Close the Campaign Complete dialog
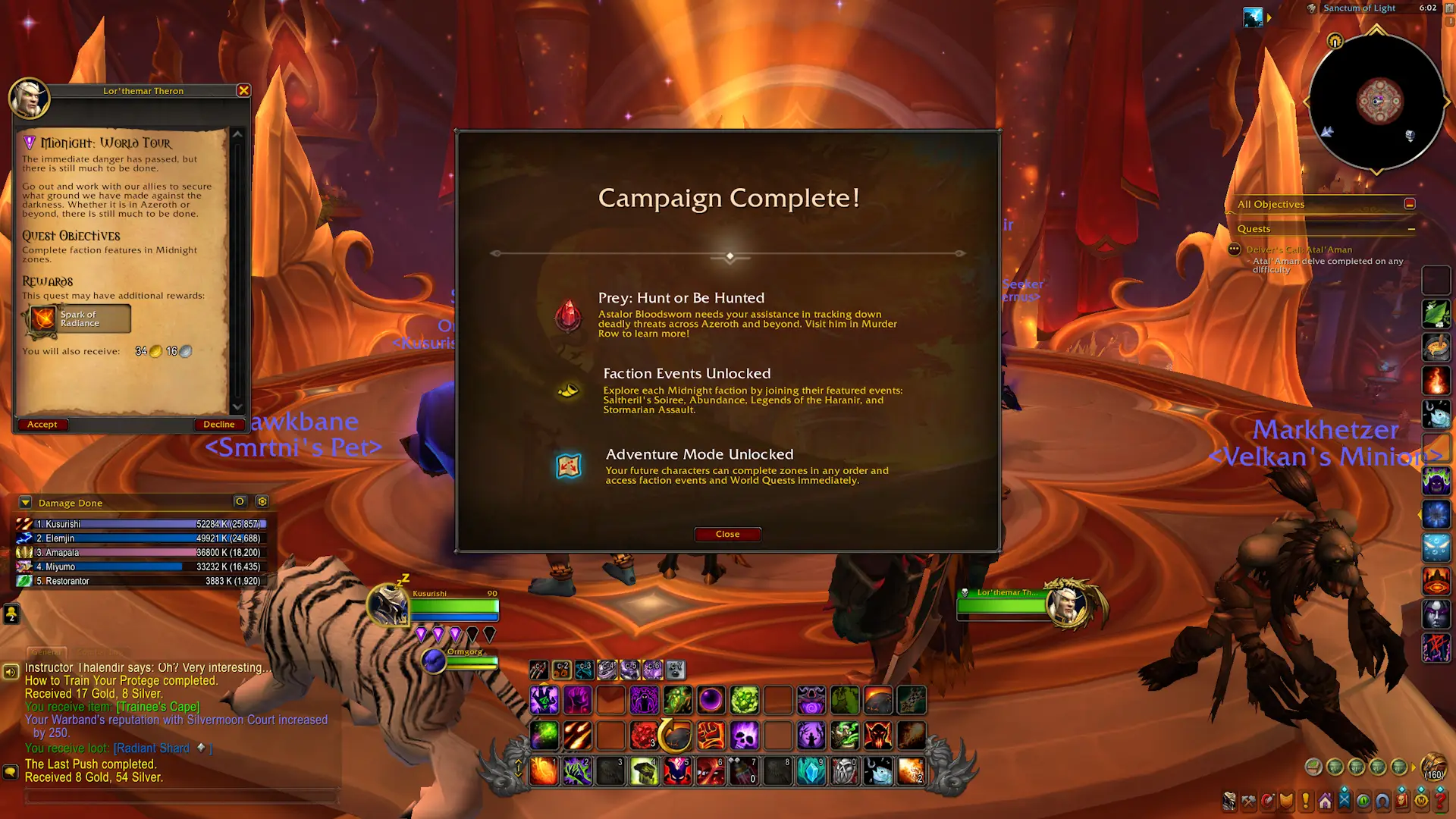 (727, 534)
